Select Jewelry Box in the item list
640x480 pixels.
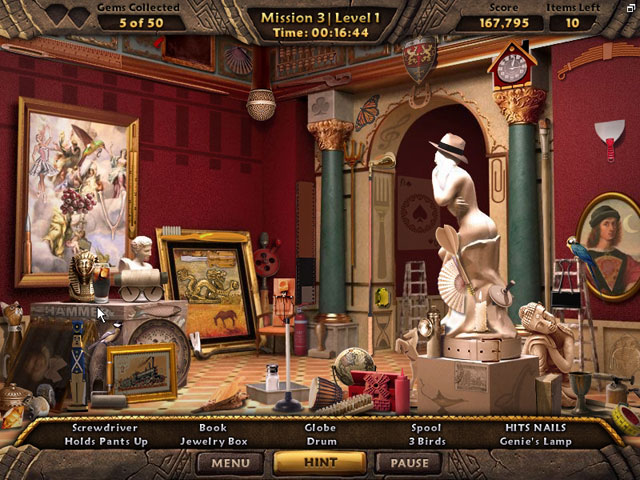[x=213, y=441]
